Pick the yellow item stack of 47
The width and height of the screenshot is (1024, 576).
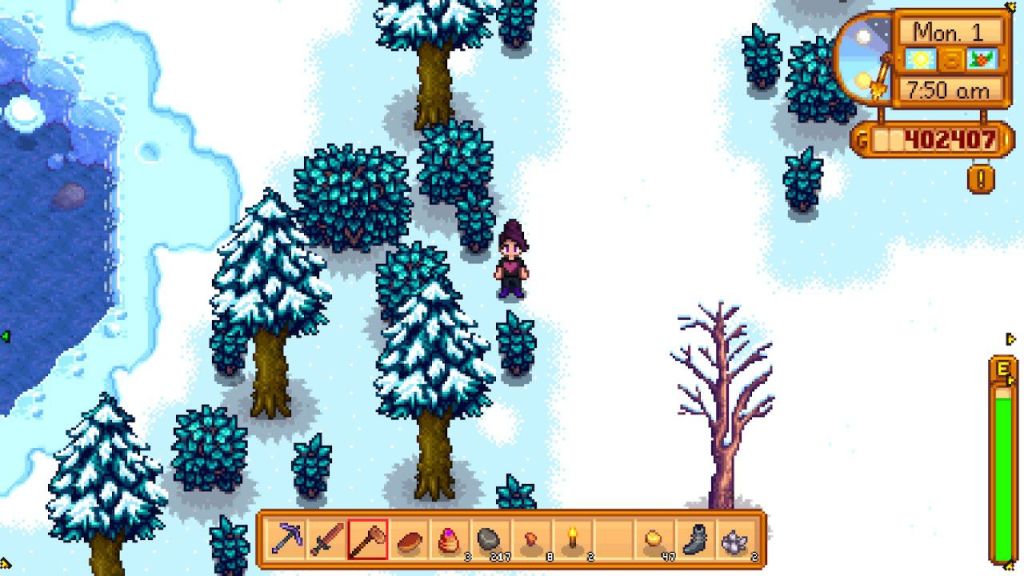click(653, 541)
